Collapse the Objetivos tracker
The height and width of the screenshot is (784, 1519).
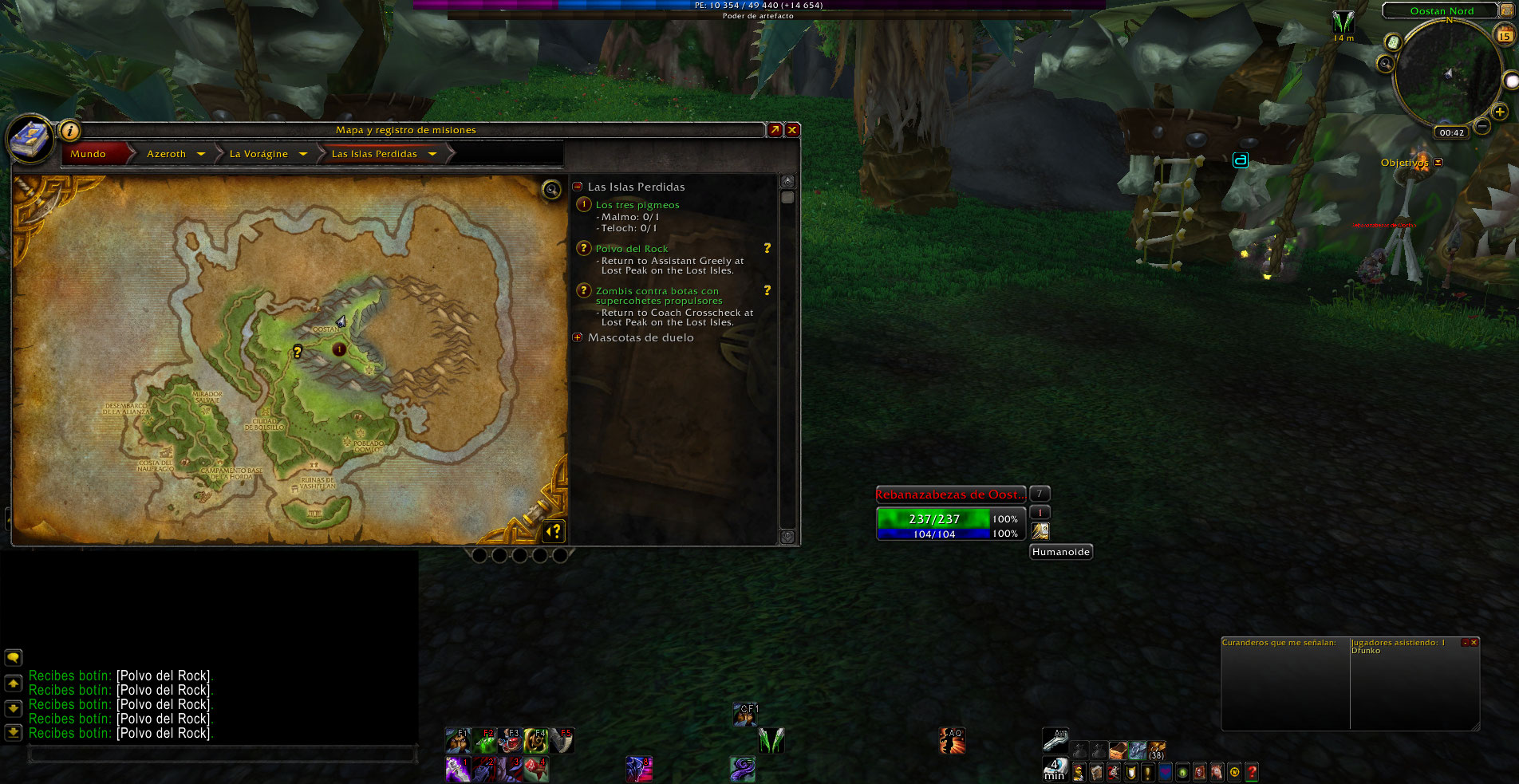(x=1438, y=163)
